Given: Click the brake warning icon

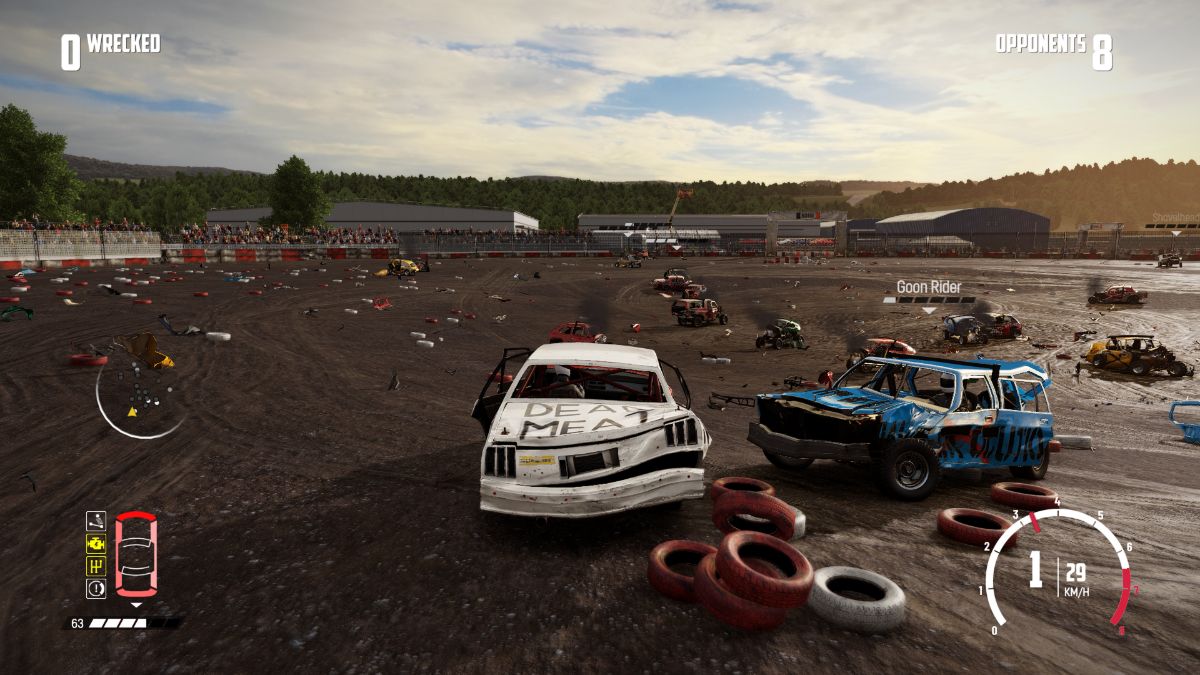Looking at the screenshot, I should click(96, 589).
